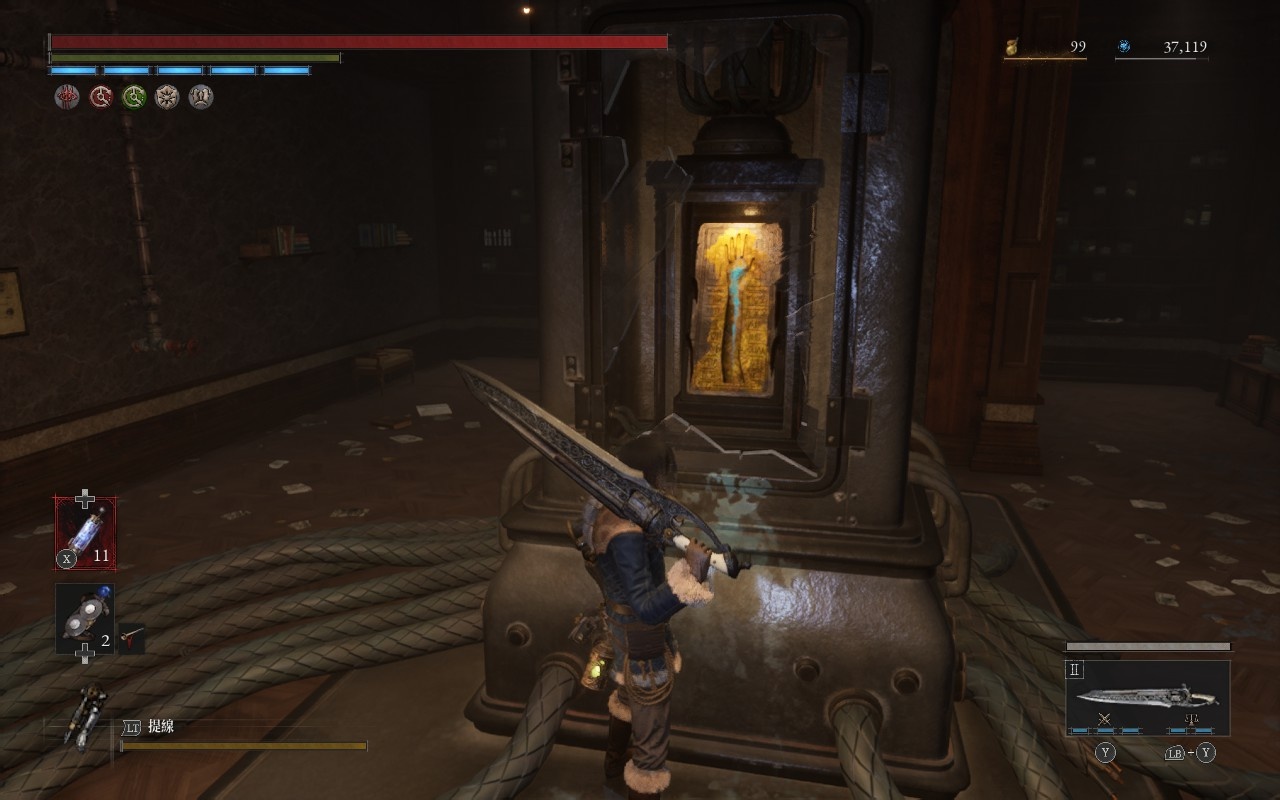Click the red eye status effect icon

coord(67,97)
